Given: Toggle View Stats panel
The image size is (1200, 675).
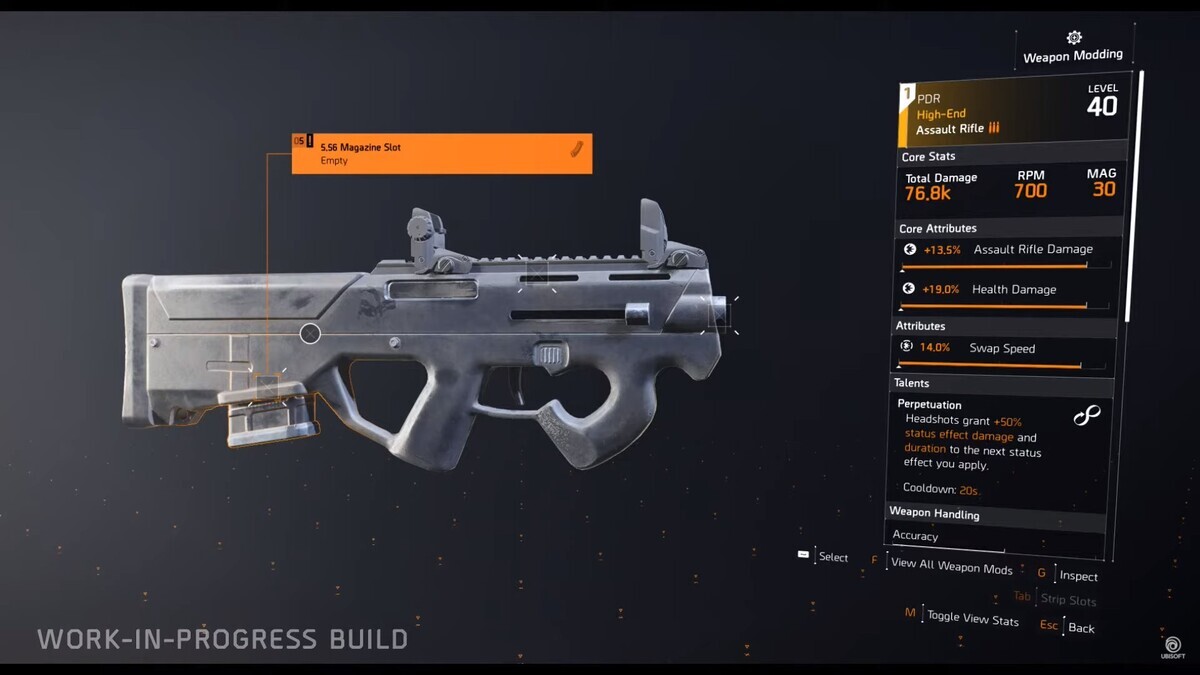Looking at the screenshot, I should click(972, 618).
